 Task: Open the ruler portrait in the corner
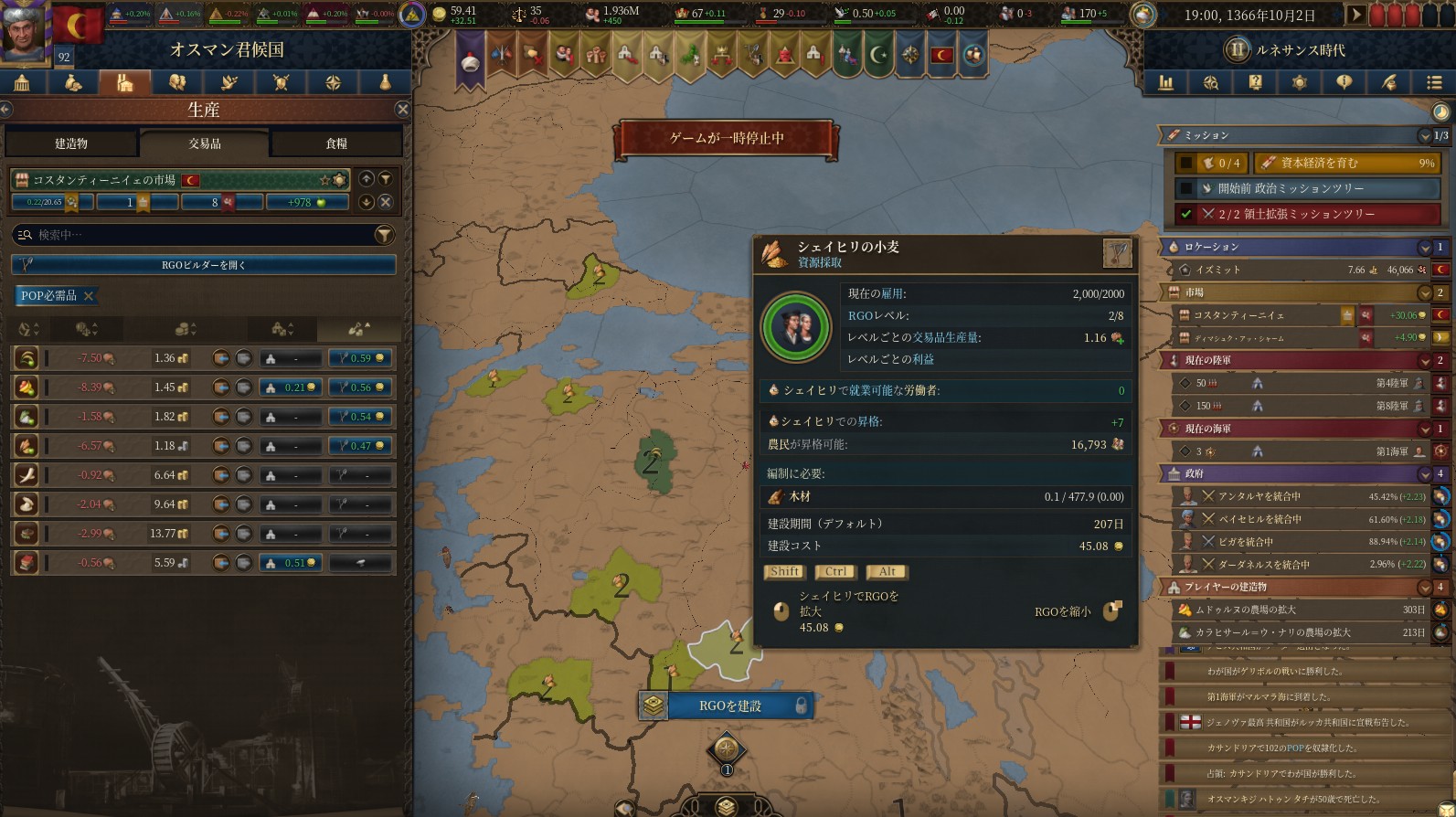click(x=26, y=31)
